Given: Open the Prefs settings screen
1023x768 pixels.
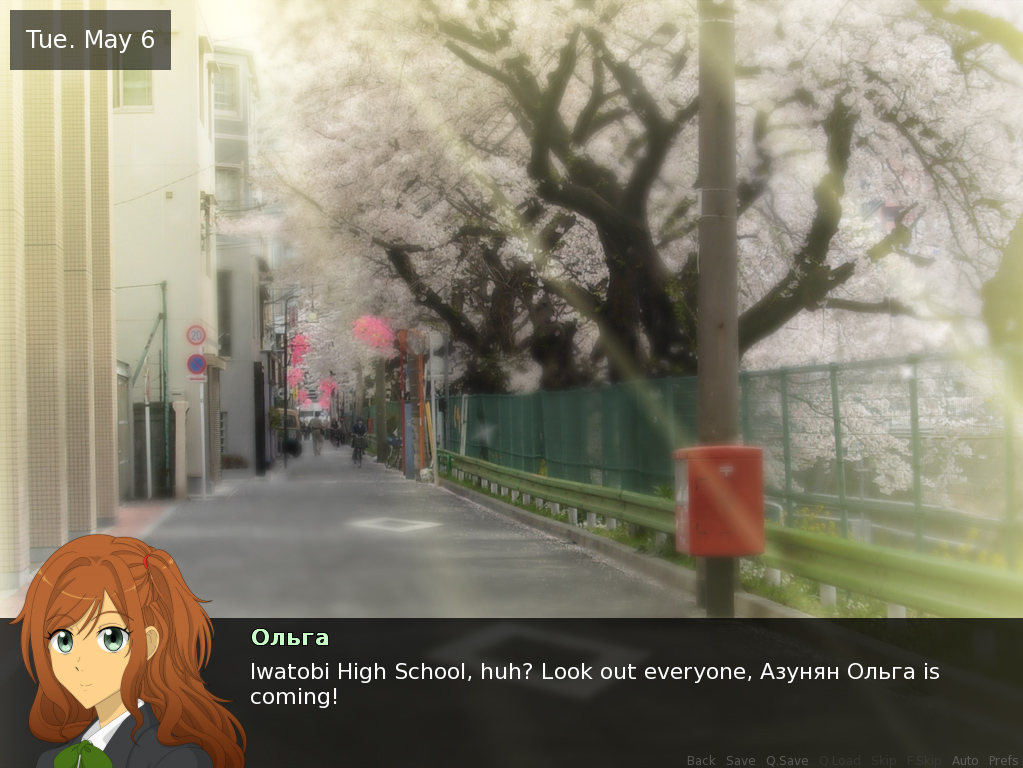Looking at the screenshot, I should (x=1003, y=761).
